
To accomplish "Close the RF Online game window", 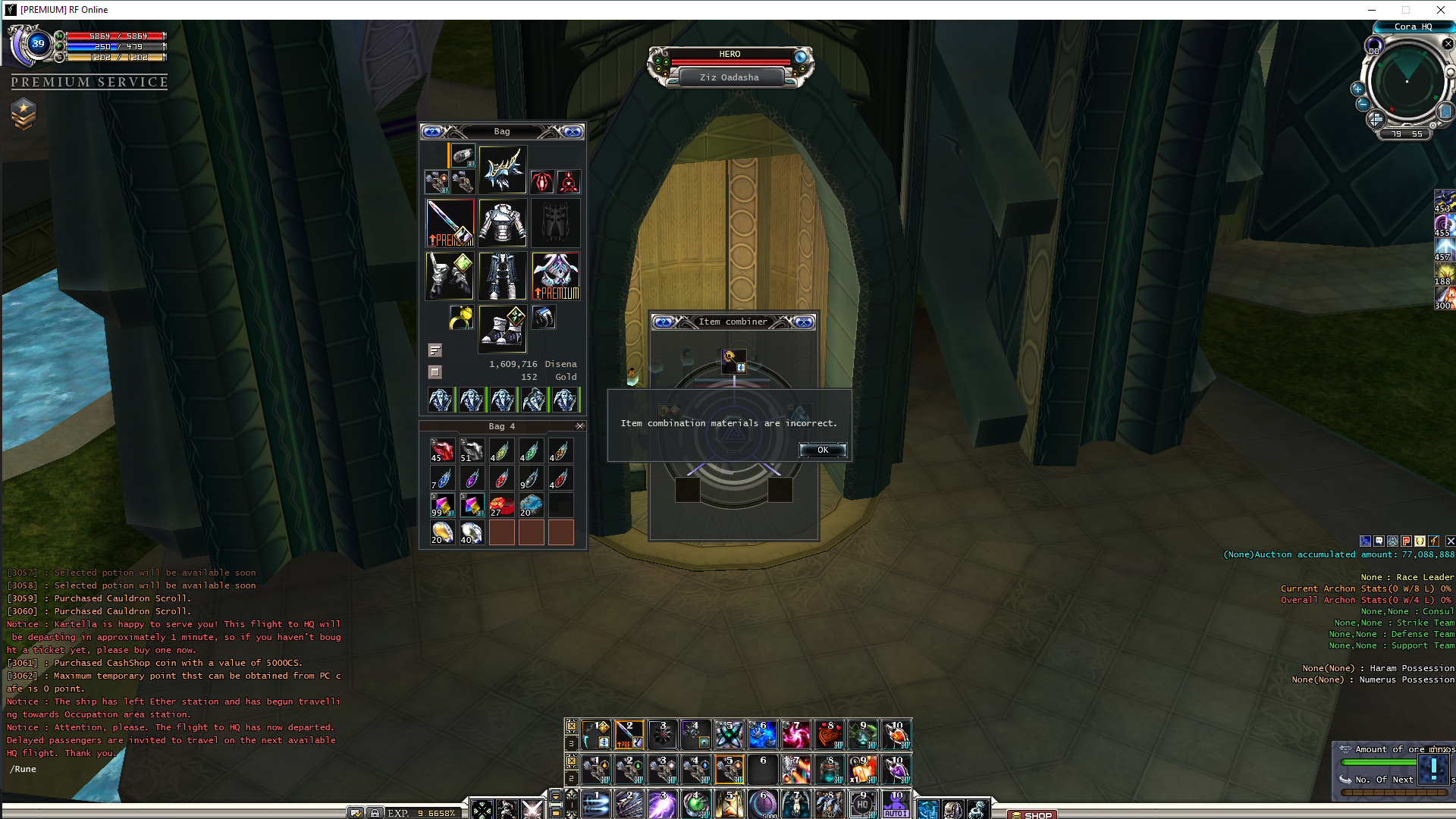I will pyautogui.click(x=1440, y=10).
